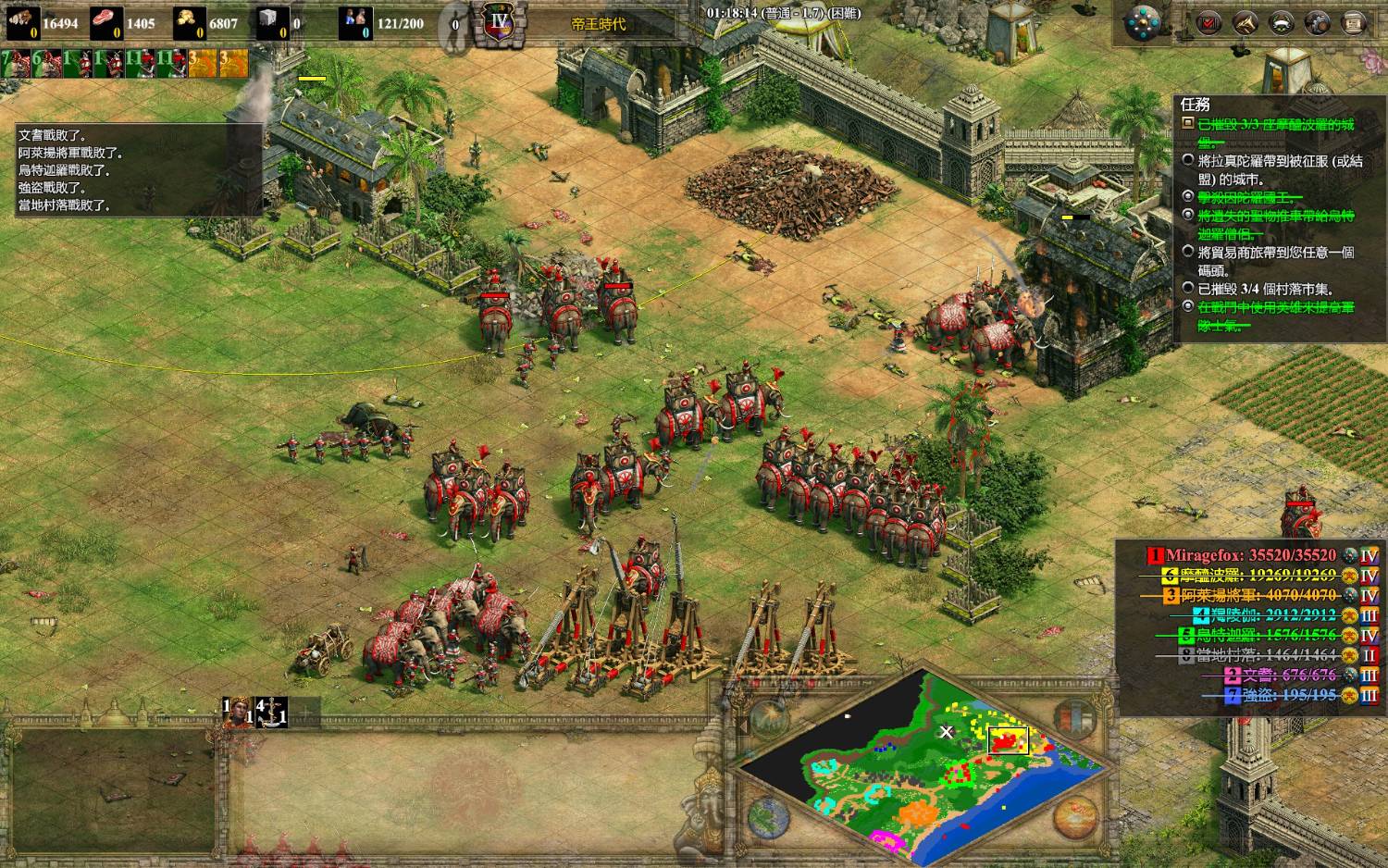Select control group with 7 units
The height and width of the screenshot is (868, 1388).
pyautogui.click(x=16, y=62)
